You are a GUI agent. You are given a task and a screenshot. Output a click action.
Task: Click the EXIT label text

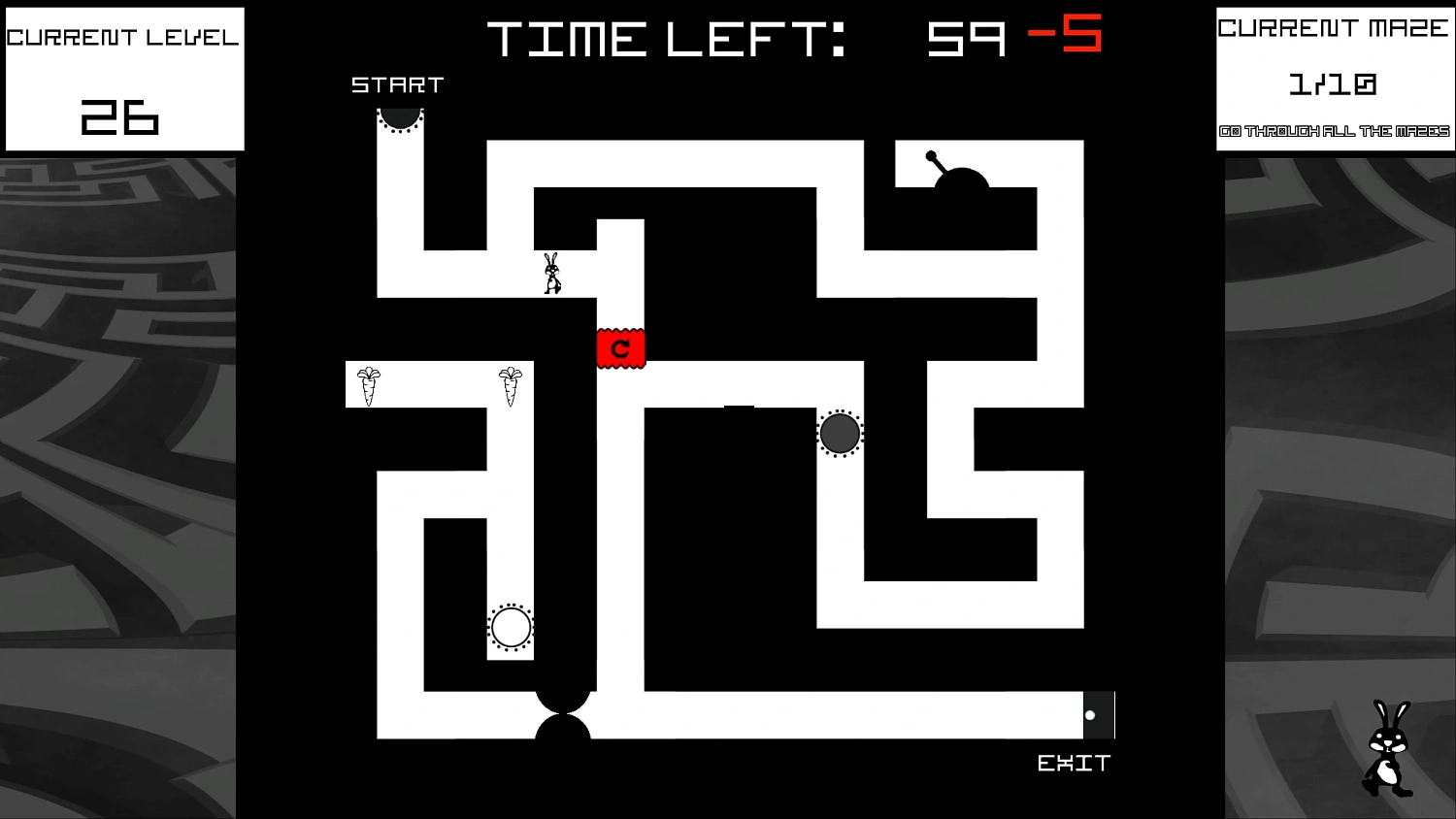coord(1074,764)
